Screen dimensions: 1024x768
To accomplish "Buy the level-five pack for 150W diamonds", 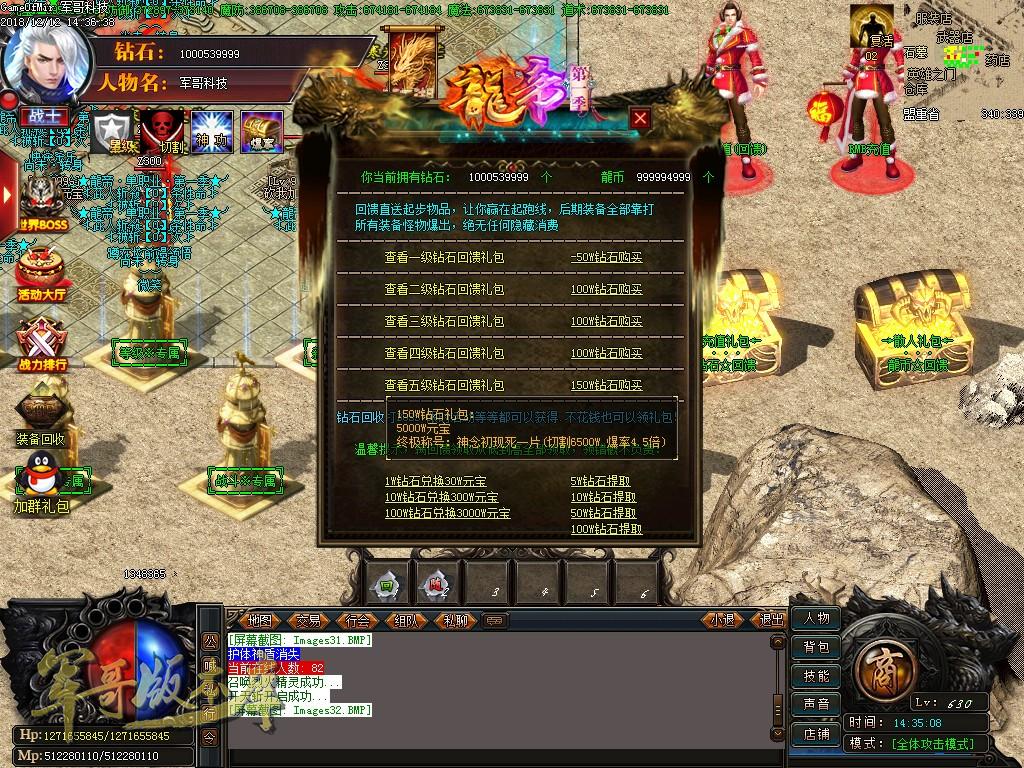I will 606,385.
